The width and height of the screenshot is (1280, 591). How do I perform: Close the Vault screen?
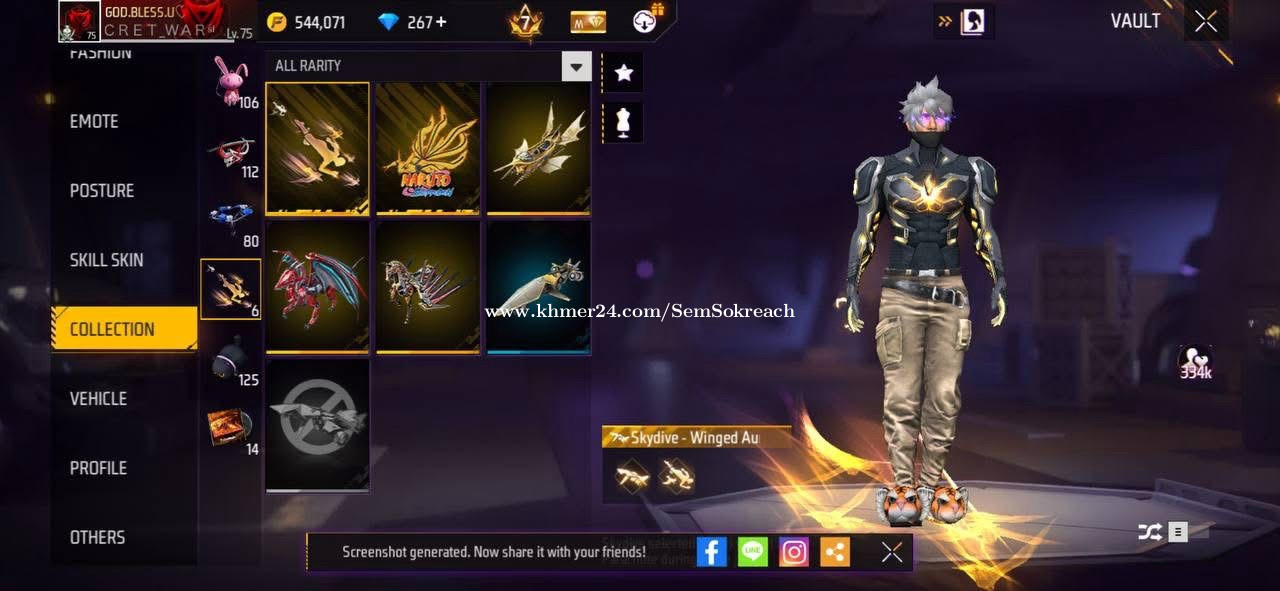tap(1206, 21)
